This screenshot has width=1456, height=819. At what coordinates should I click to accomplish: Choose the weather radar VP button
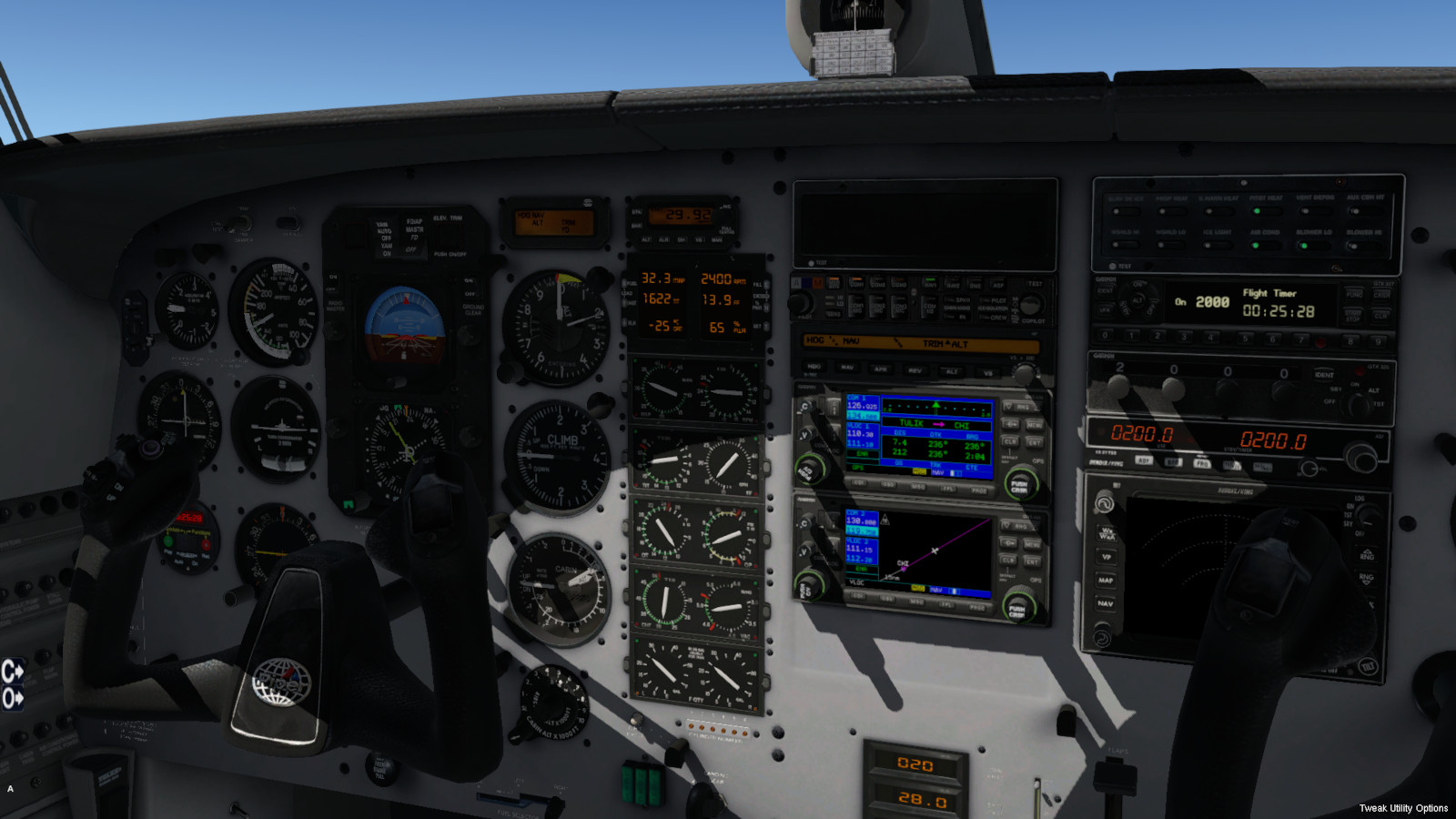(x=1107, y=556)
